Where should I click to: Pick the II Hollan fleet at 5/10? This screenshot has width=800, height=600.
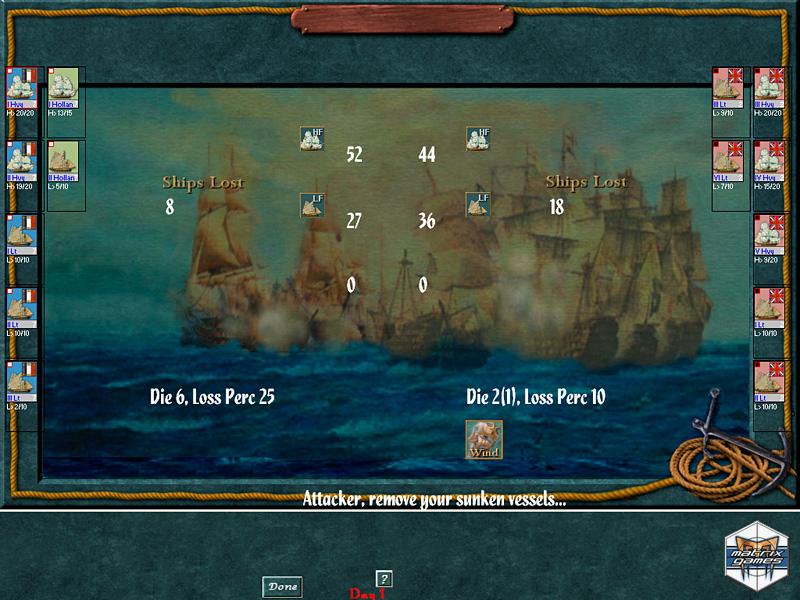click(63, 165)
